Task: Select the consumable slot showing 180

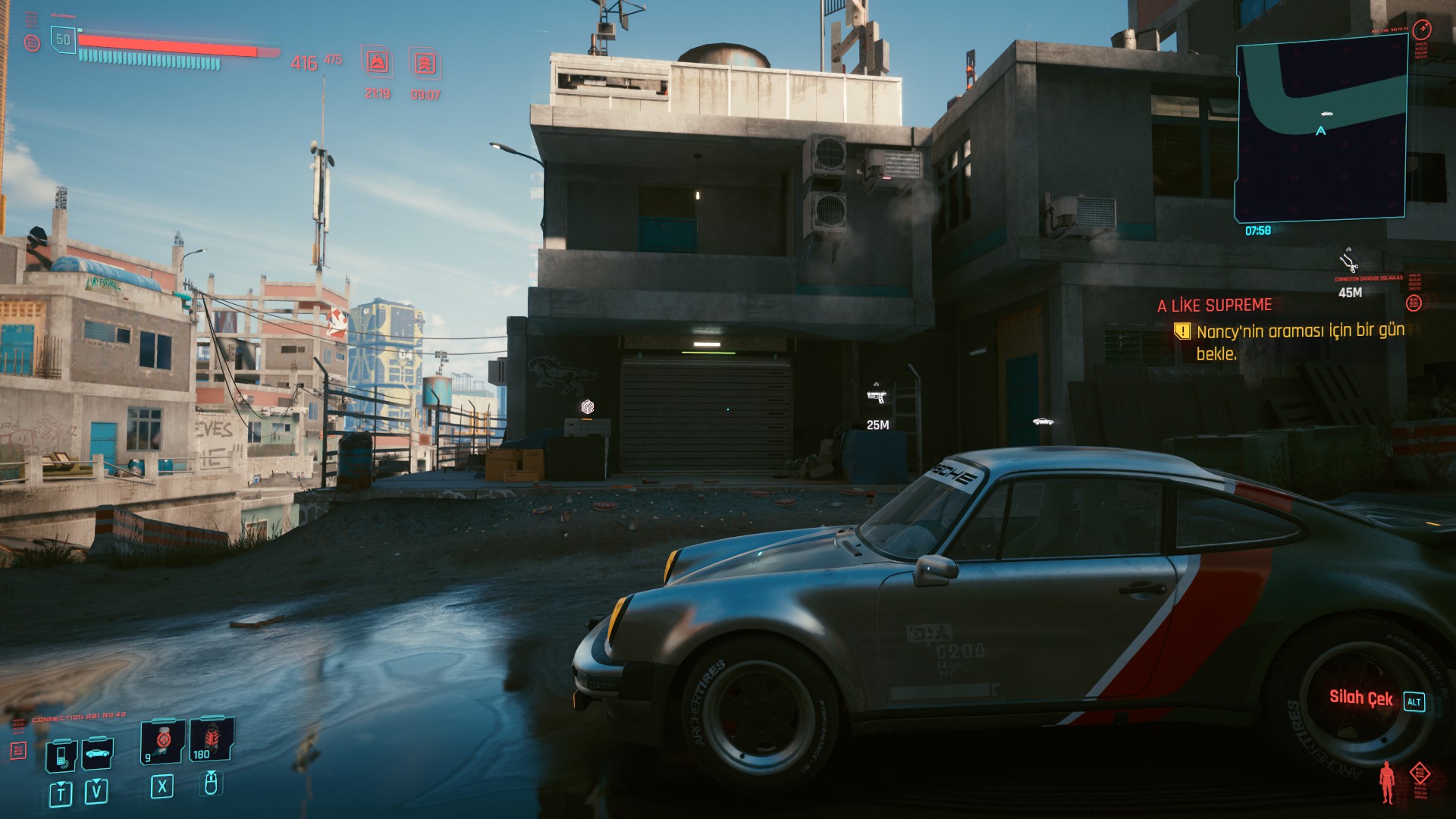Action: (211, 741)
